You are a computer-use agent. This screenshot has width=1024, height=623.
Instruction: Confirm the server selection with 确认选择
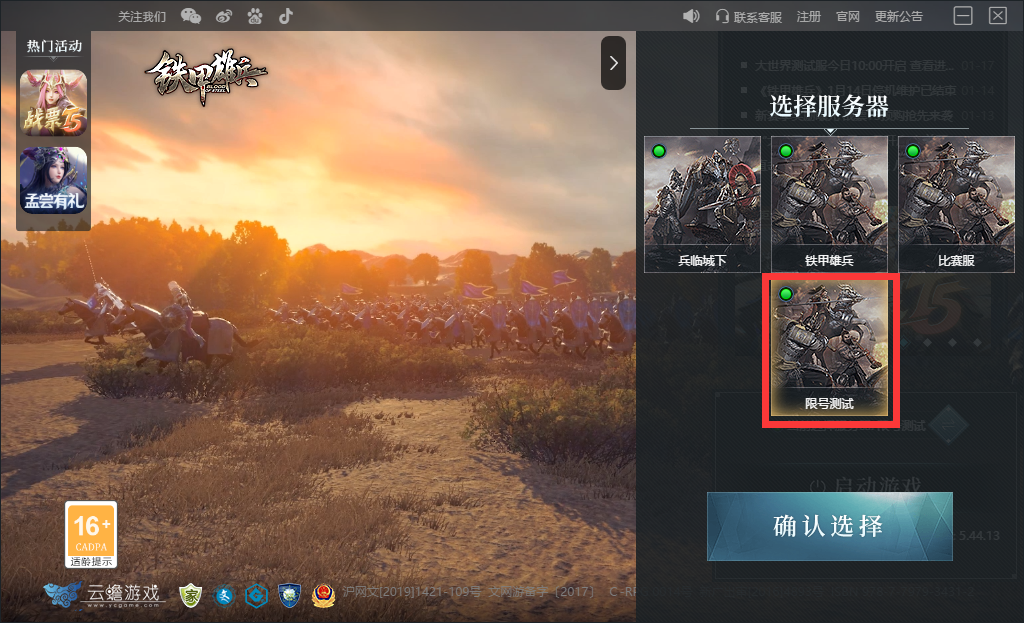tap(829, 526)
